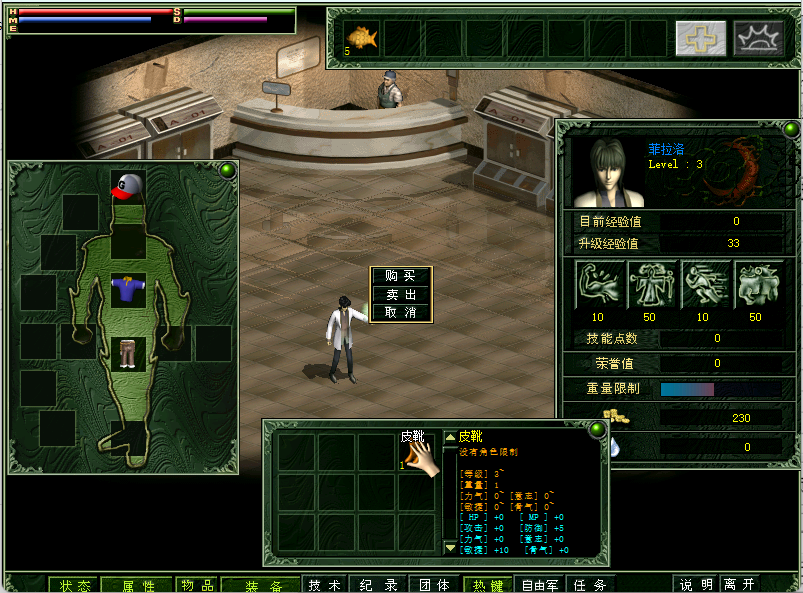Click the strength flexed-arm attribute icon
Image resolution: width=803 pixels, height=593 pixels.
(x=600, y=284)
